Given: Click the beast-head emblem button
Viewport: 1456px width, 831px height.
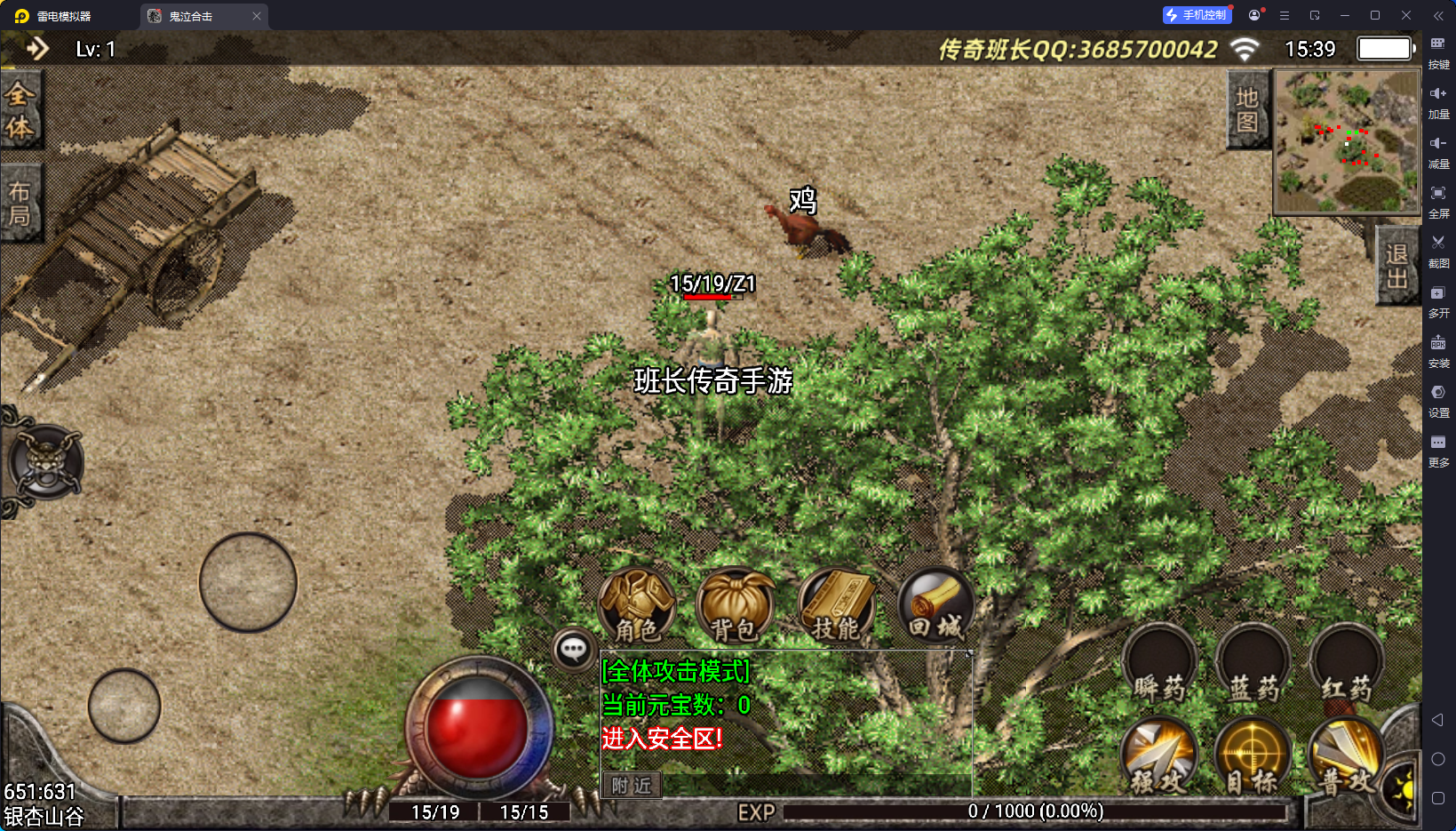Looking at the screenshot, I should point(46,462).
